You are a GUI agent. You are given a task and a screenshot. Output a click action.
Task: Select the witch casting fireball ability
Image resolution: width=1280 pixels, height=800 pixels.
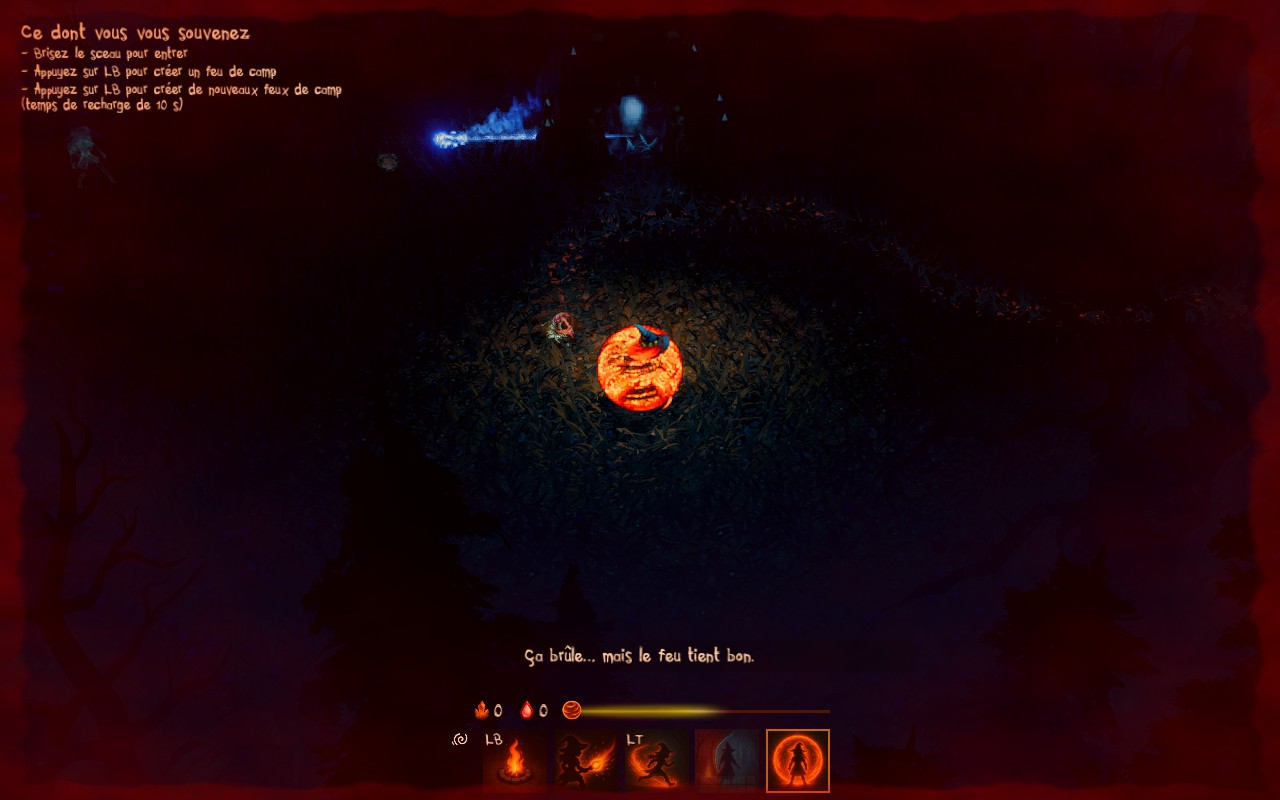click(587, 762)
